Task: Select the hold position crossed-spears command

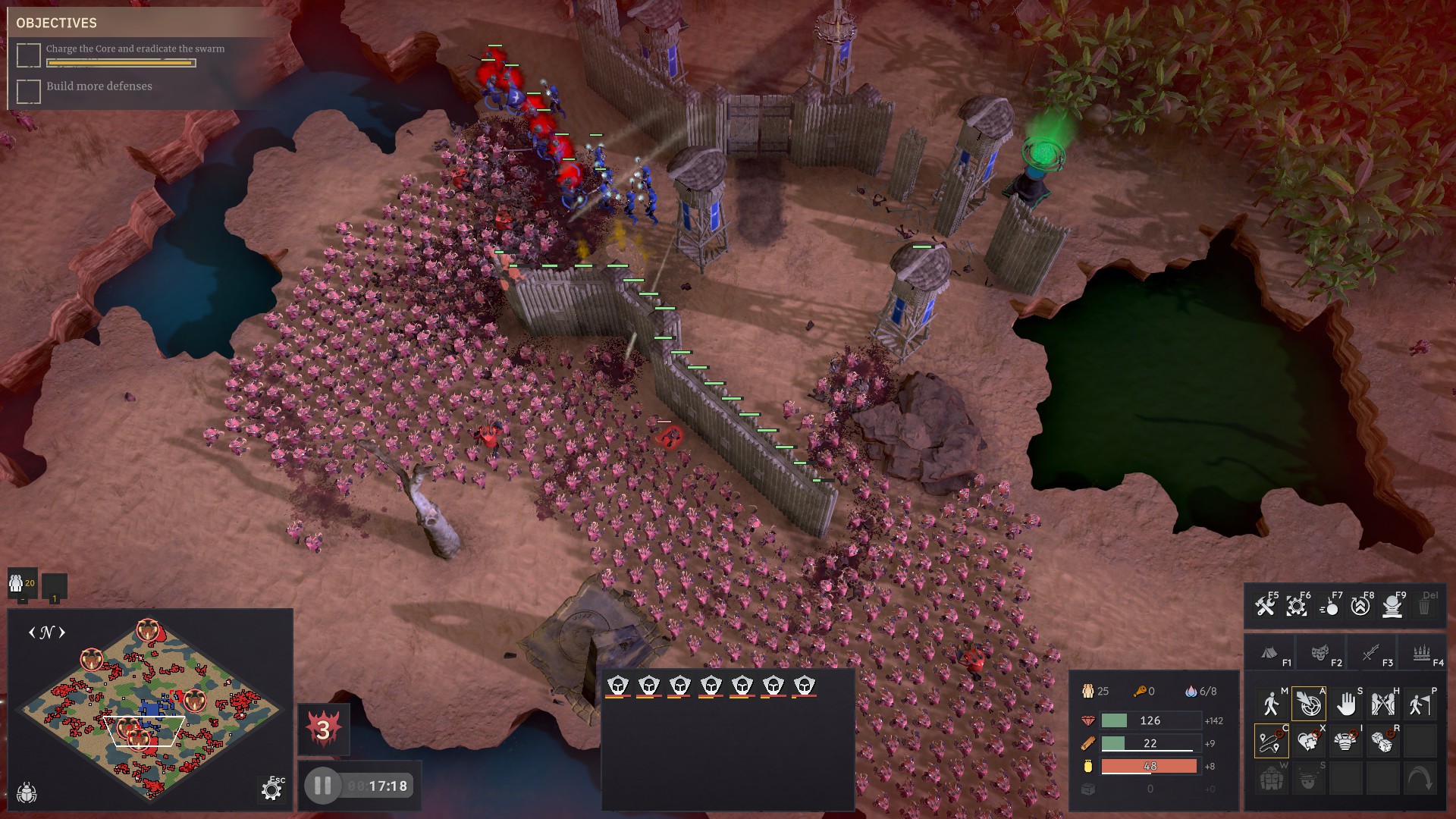Action: point(1382,704)
